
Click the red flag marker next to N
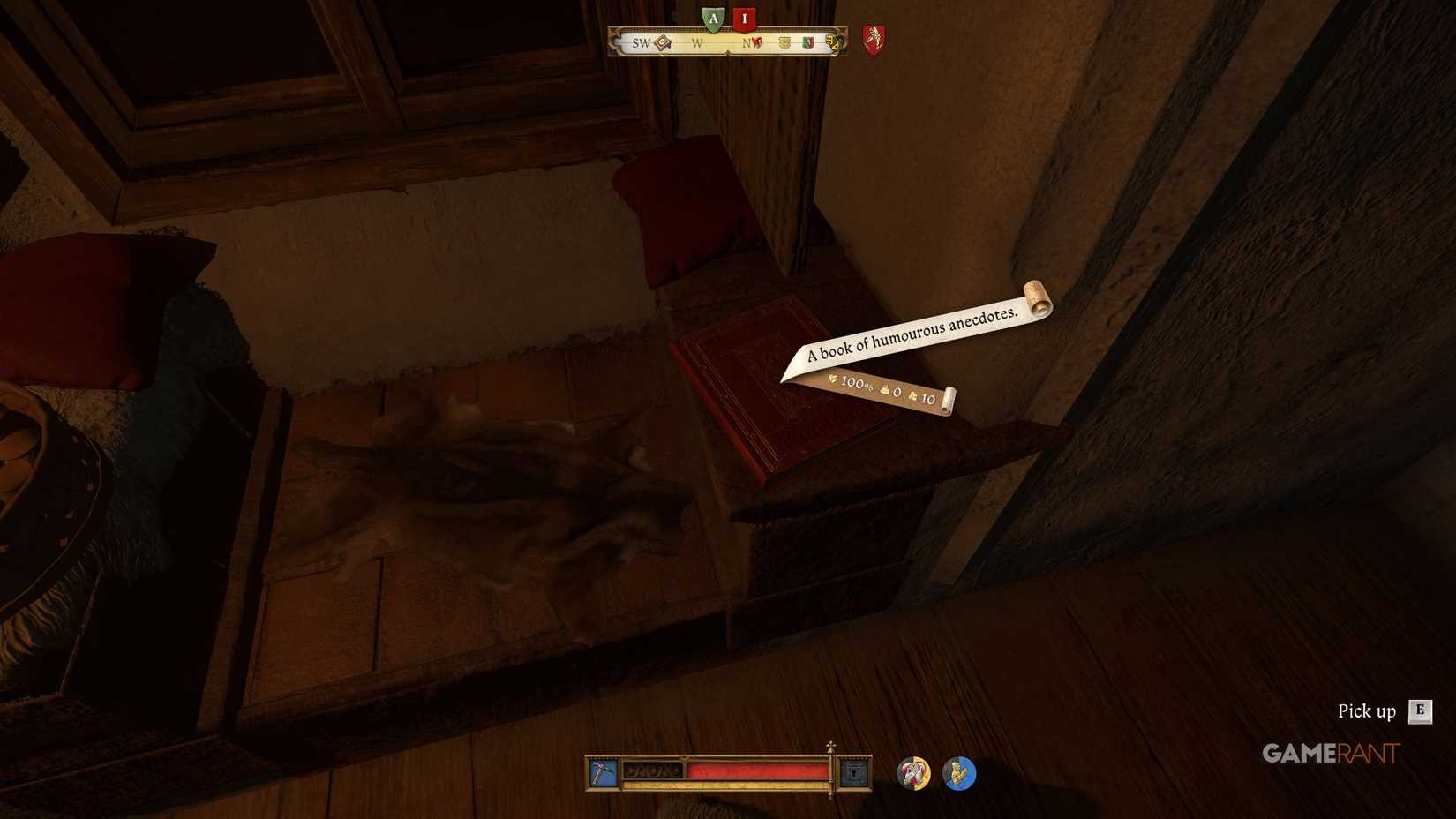[x=757, y=42]
